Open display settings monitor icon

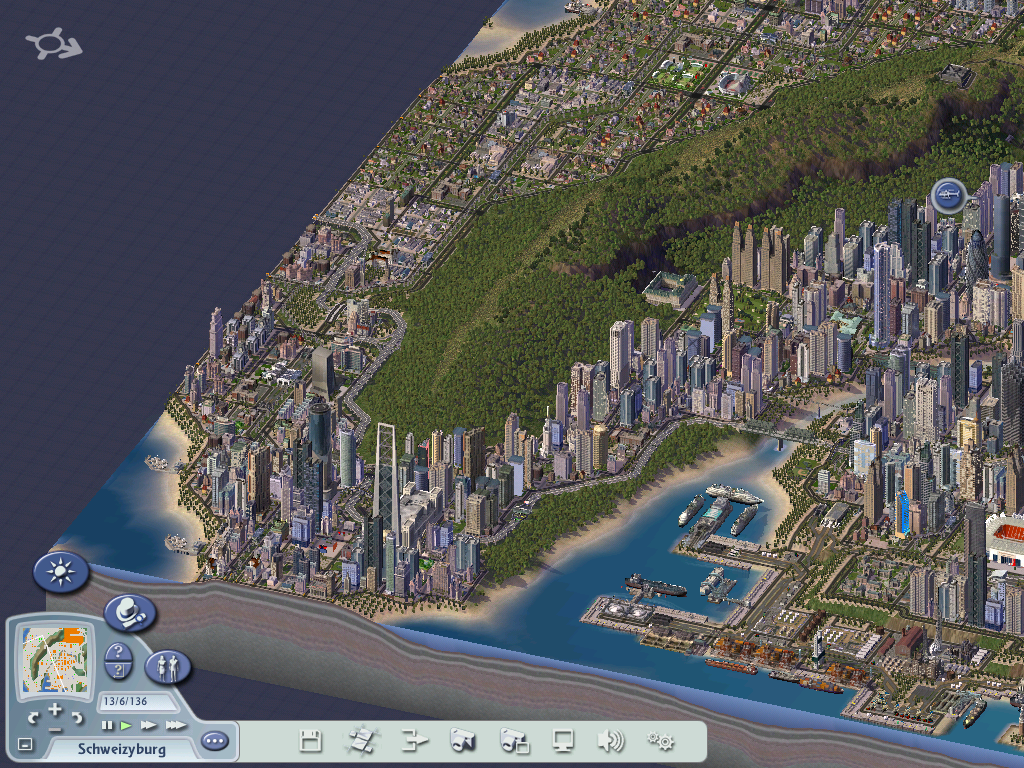point(563,741)
